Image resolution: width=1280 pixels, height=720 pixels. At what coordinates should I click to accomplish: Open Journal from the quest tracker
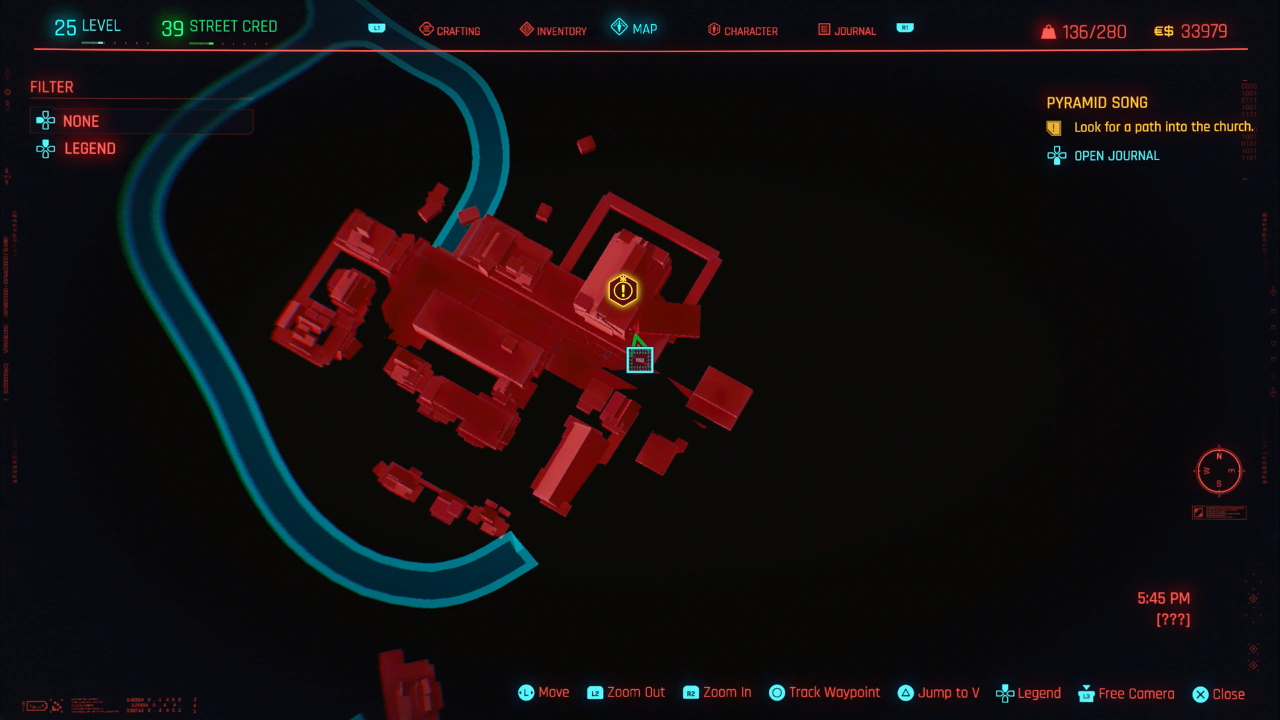pos(1116,156)
